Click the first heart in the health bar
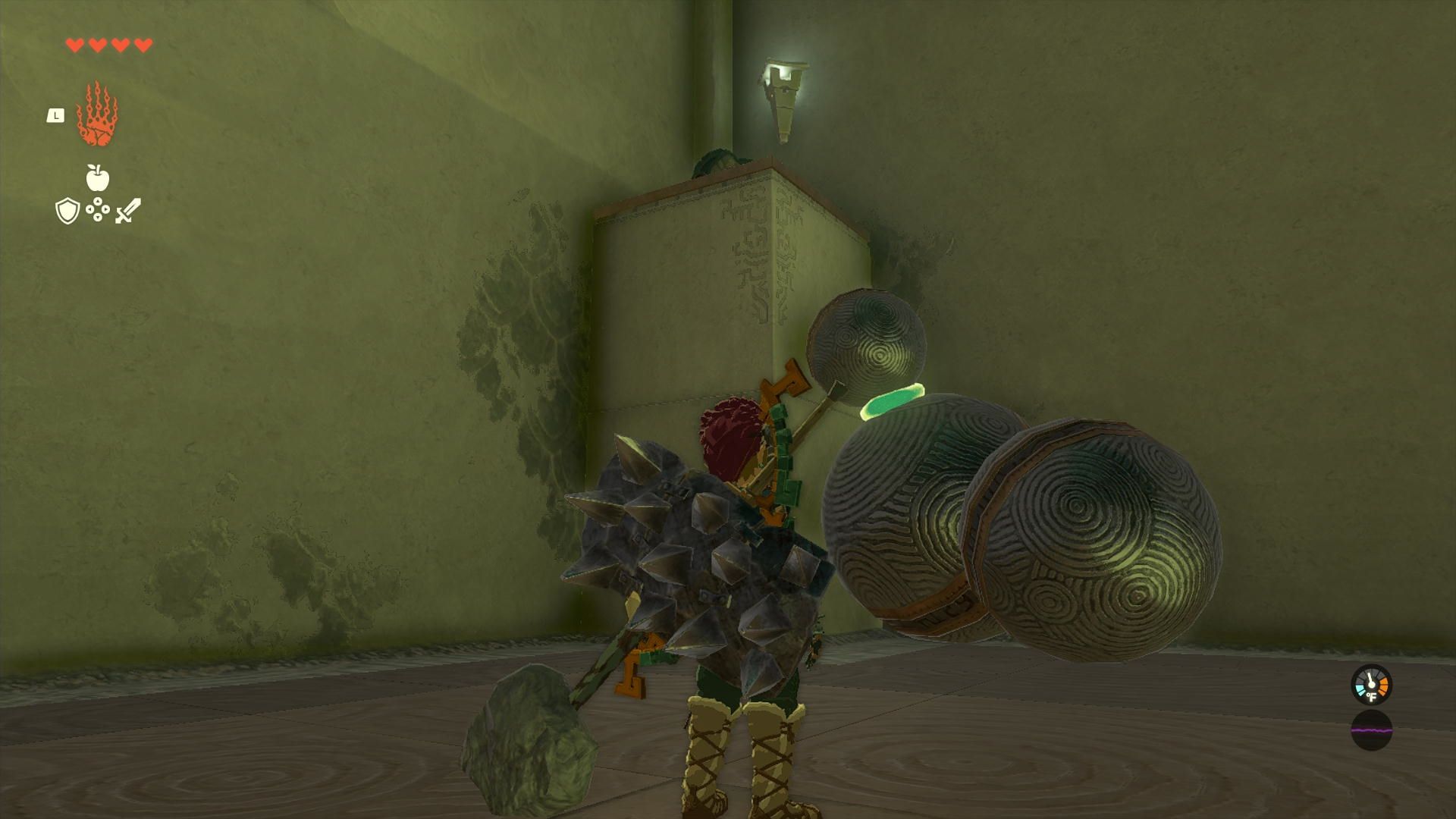 click(x=74, y=43)
